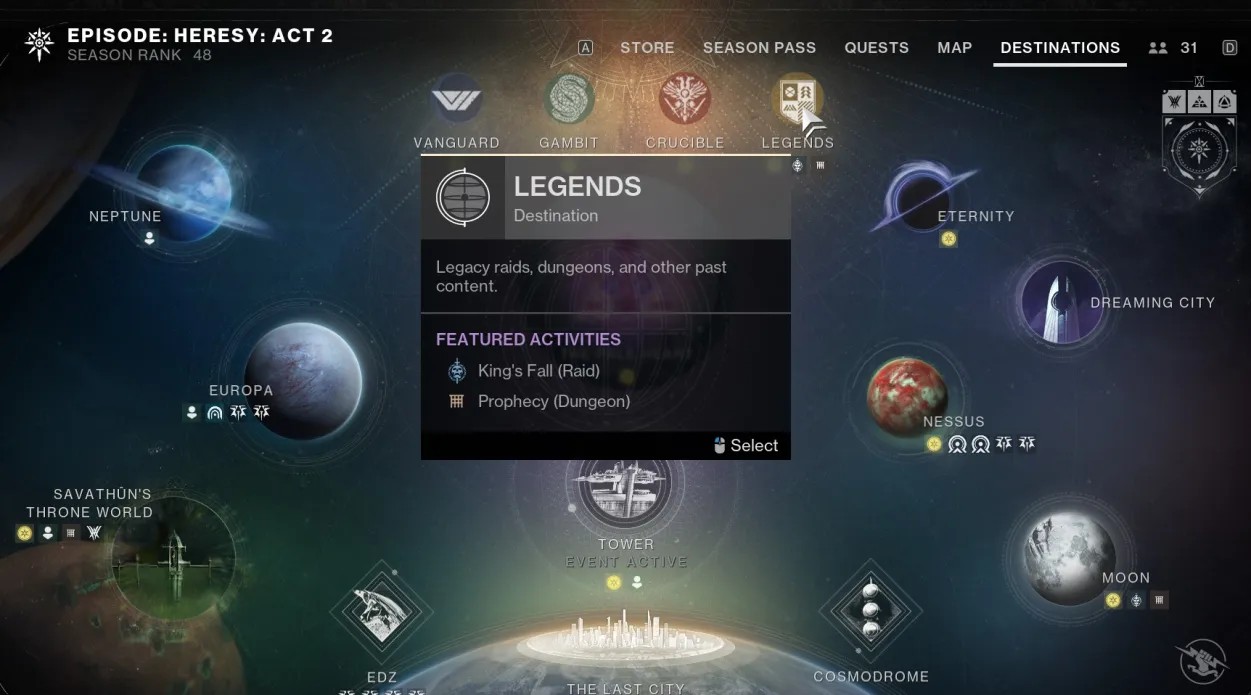Select the Vanguard playlist icon
This screenshot has height=695, width=1251.
coord(456,101)
